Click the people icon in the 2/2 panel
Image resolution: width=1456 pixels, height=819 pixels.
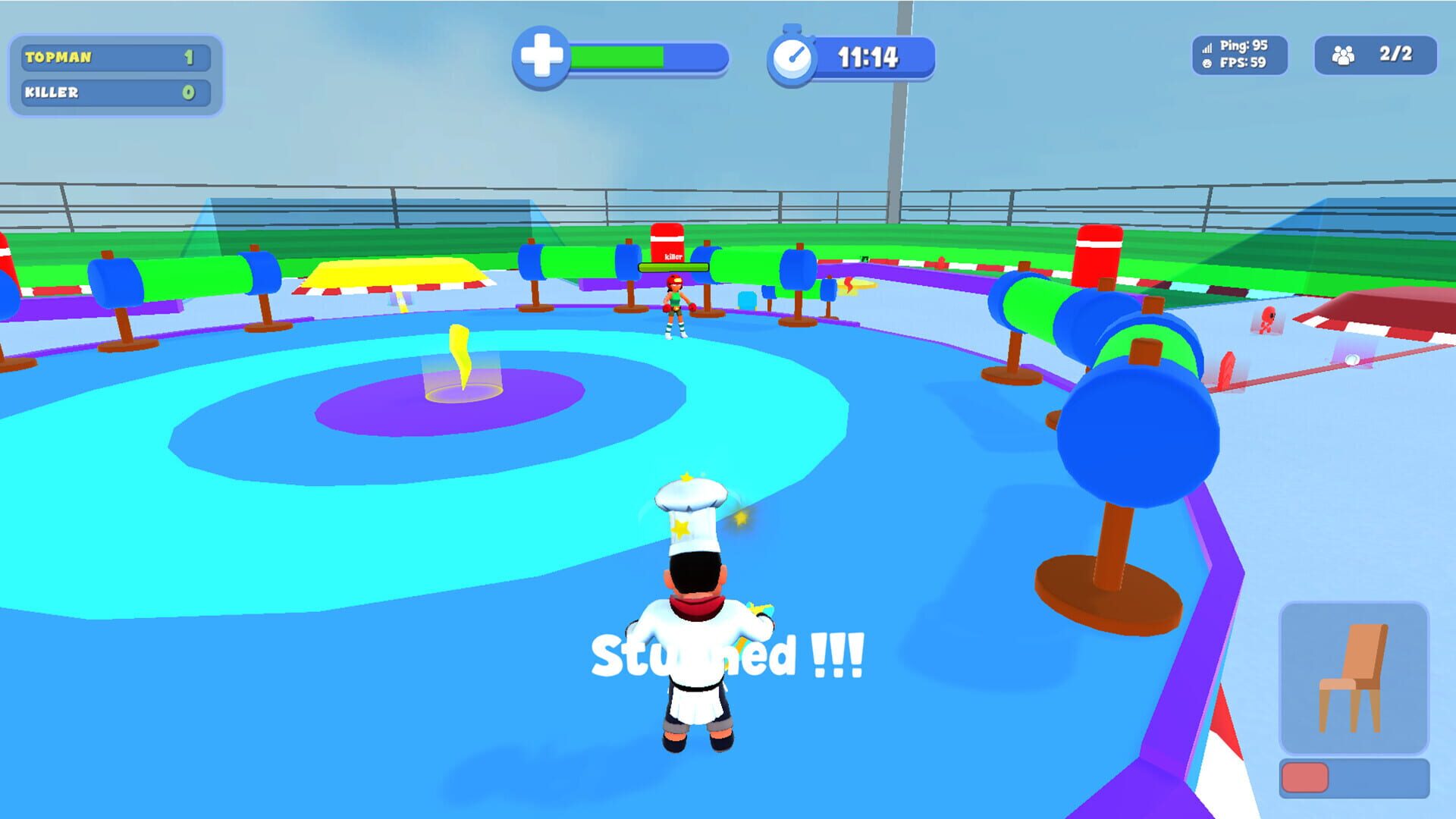tap(1346, 53)
